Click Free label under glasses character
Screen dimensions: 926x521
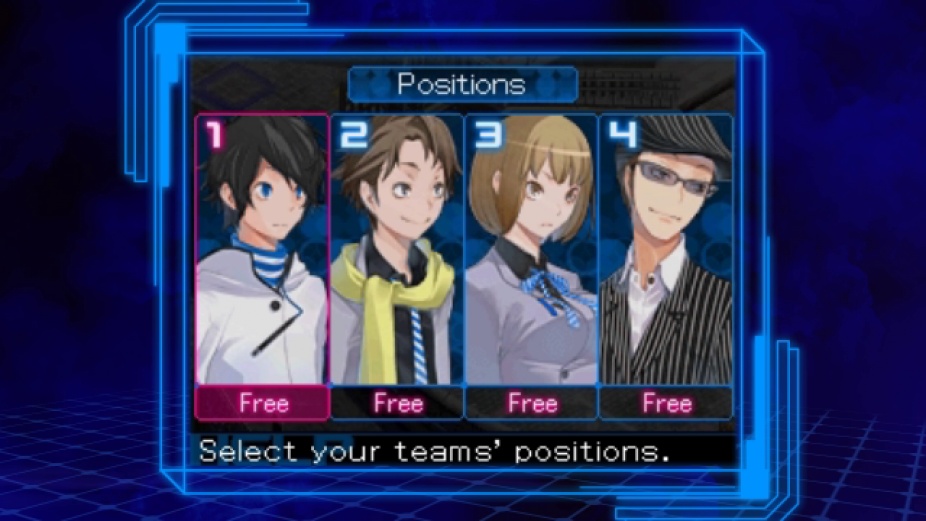(666, 403)
